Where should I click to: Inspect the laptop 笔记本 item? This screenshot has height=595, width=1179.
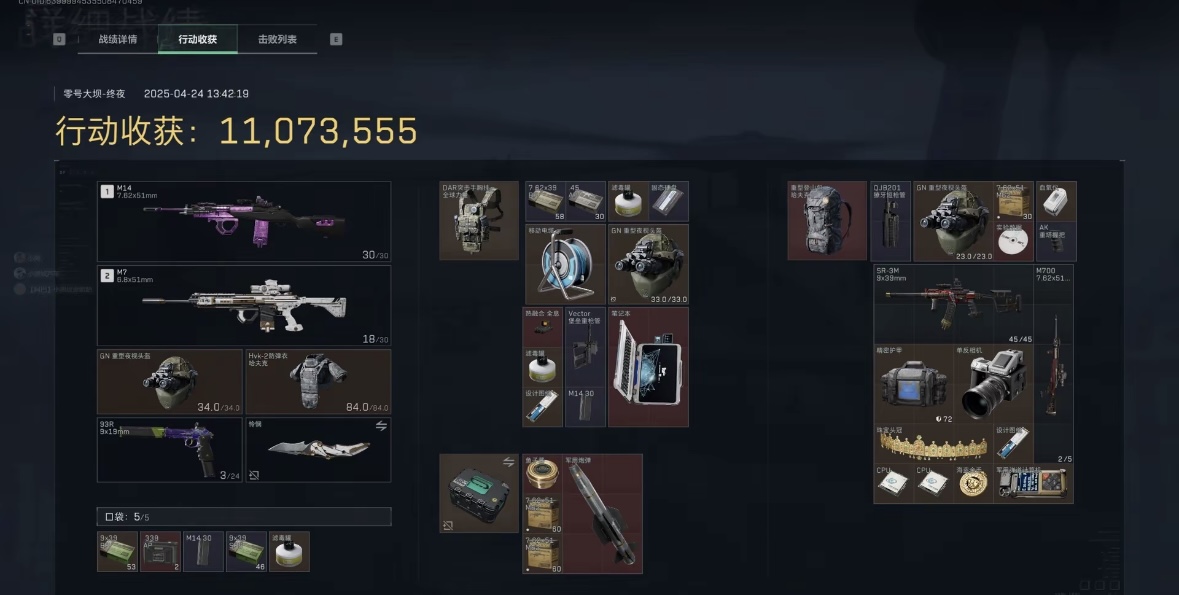[x=648, y=367]
